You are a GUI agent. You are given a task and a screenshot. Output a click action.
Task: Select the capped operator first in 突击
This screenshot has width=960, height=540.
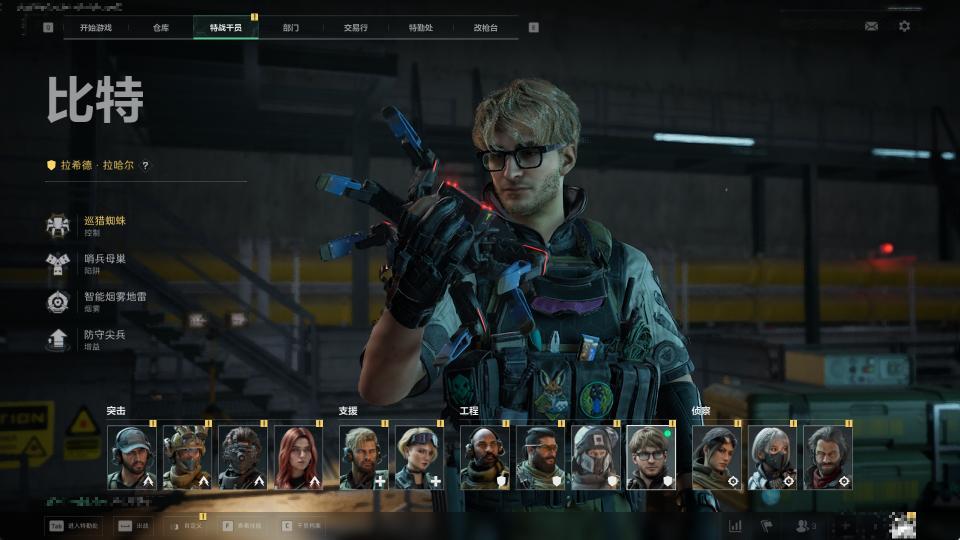point(132,457)
